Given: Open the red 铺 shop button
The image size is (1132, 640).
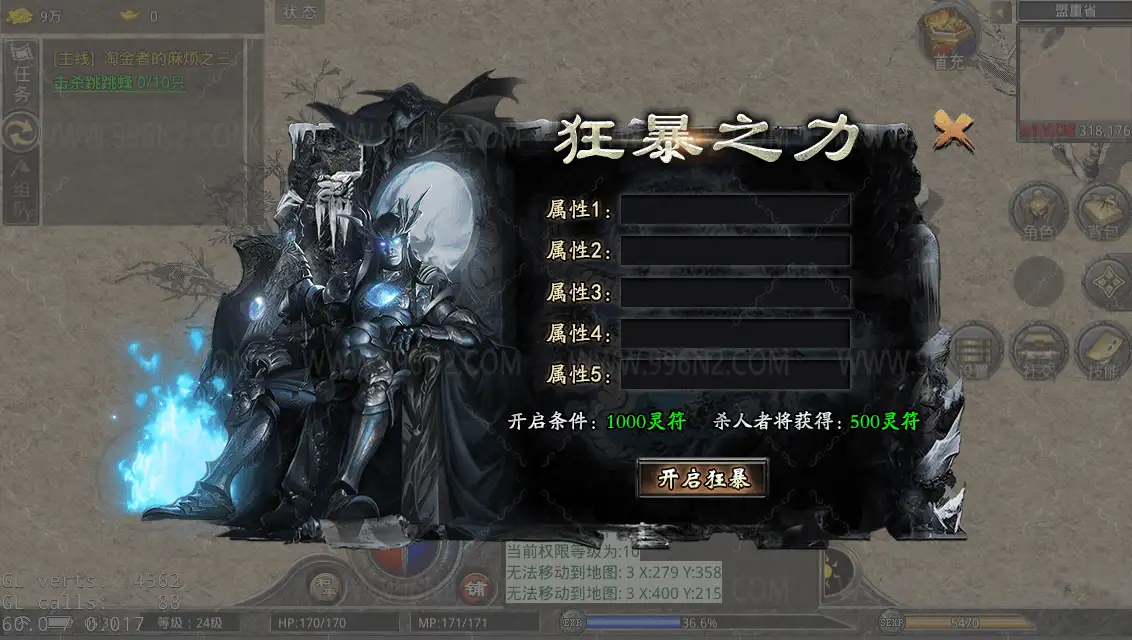Looking at the screenshot, I should point(475,587).
